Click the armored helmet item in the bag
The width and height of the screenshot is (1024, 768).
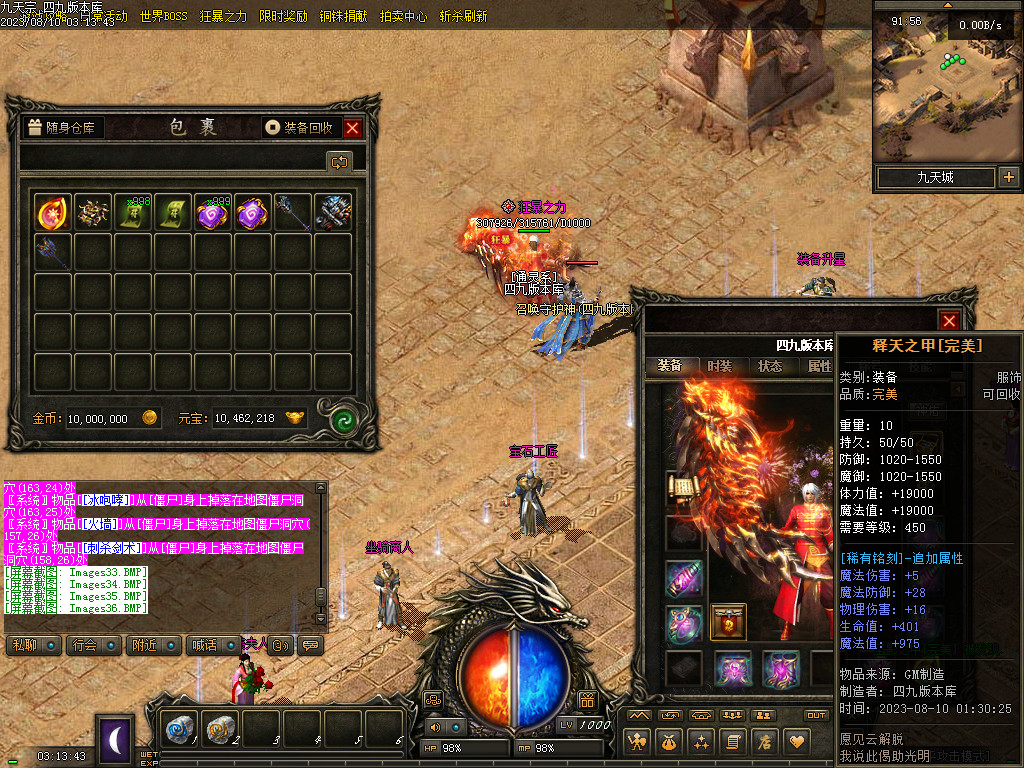pyautogui.click(x=334, y=212)
